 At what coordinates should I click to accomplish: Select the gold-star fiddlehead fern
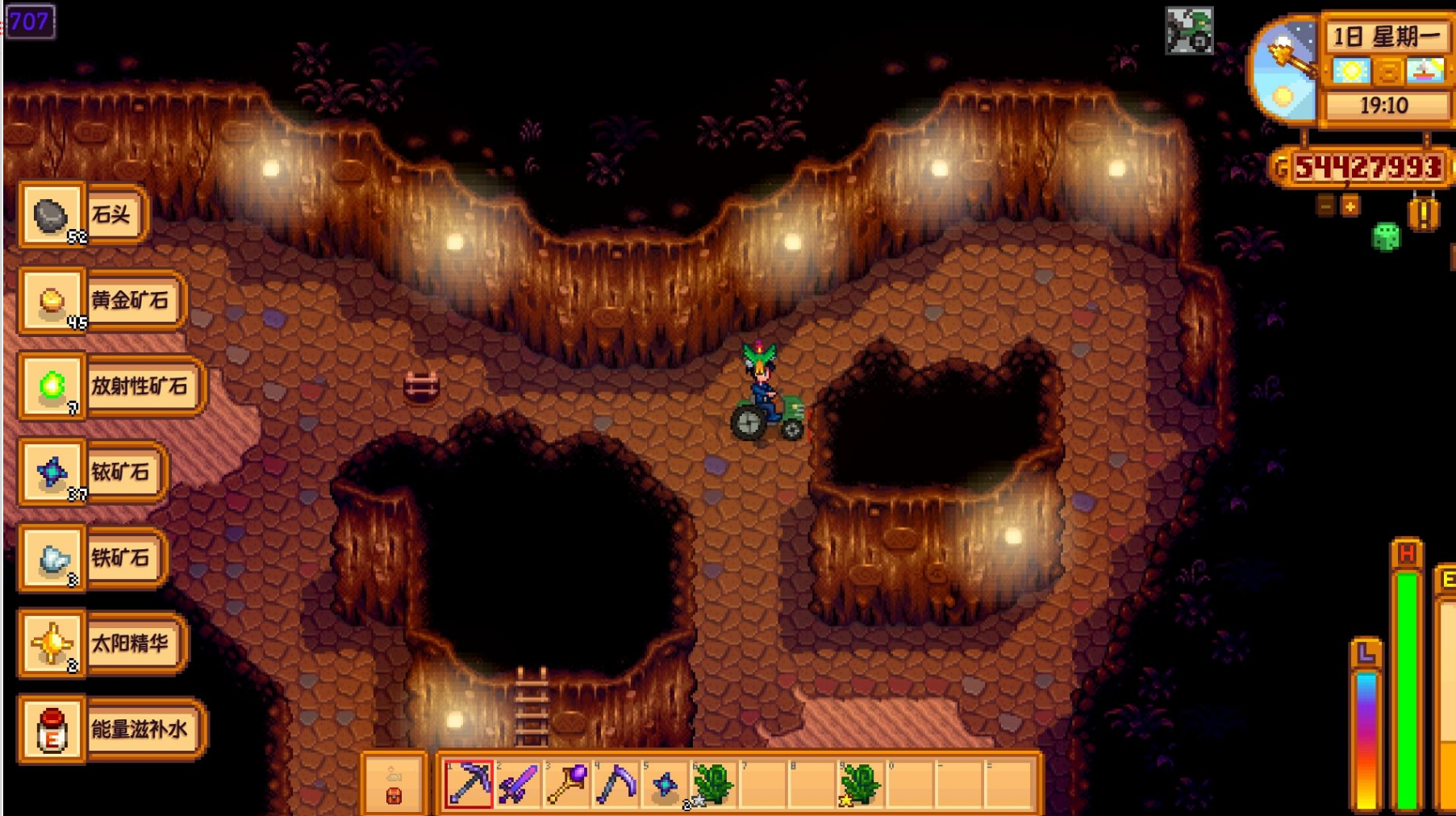click(860, 783)
